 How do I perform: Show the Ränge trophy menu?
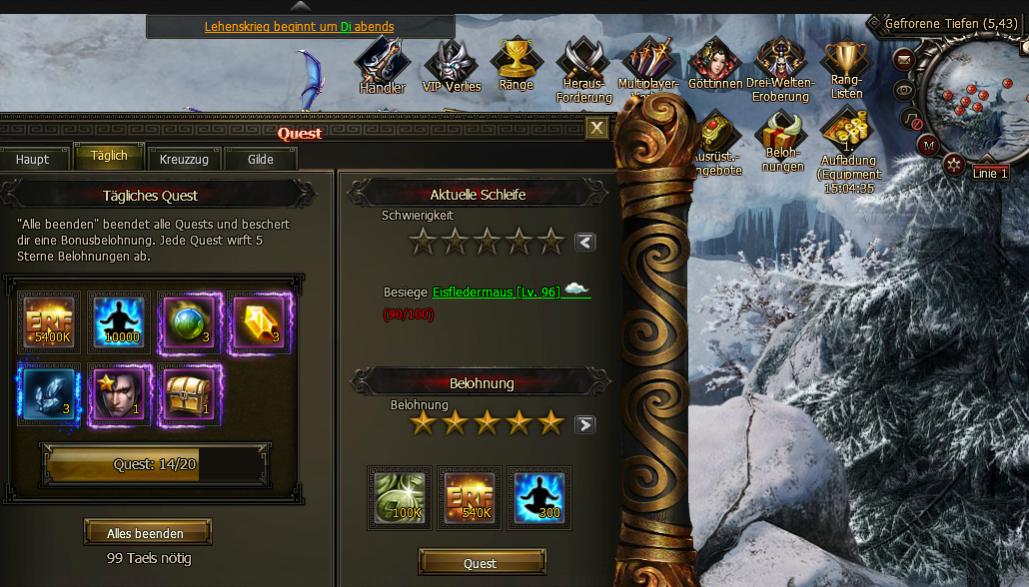[516, 64]
